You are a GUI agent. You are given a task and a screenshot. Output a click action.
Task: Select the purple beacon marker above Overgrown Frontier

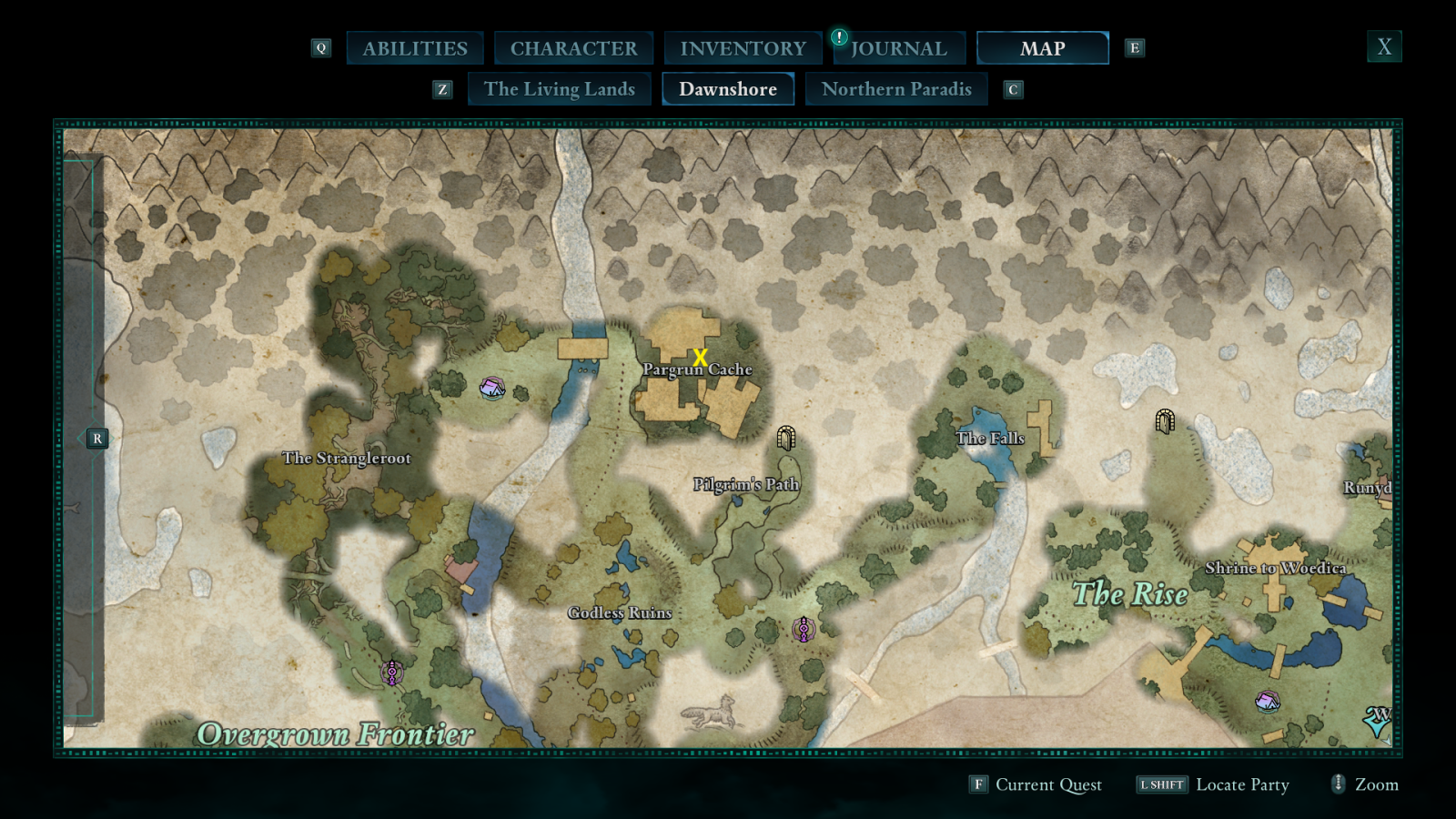(x=392, y=672)
